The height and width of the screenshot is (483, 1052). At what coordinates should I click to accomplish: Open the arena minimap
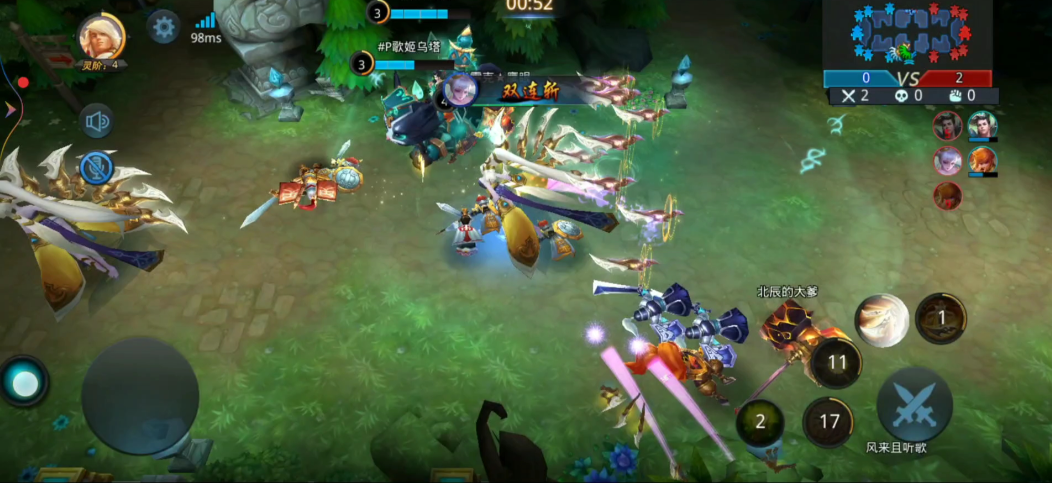point(907,35)
